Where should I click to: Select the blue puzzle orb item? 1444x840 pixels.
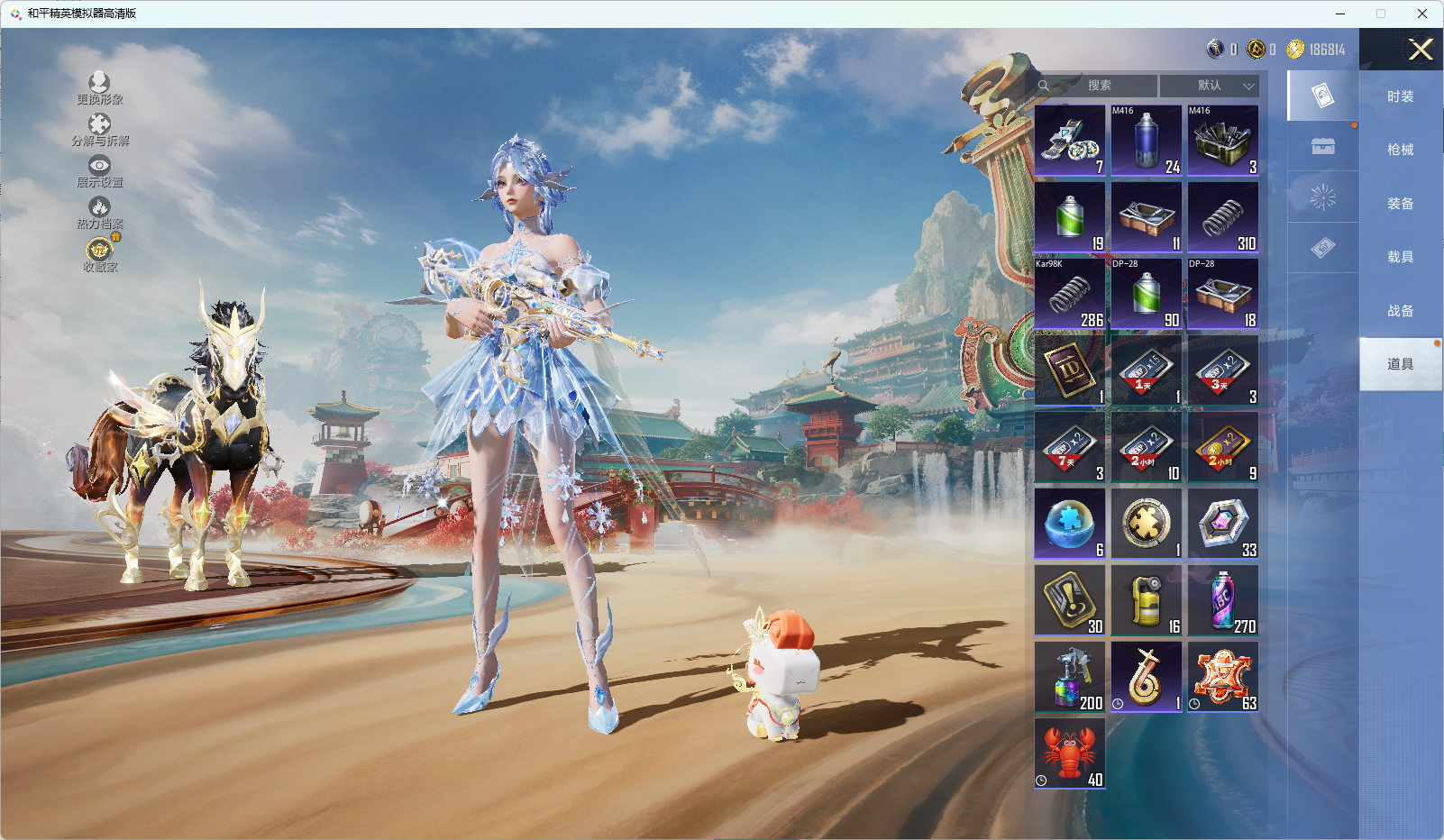click(1070, 524)
